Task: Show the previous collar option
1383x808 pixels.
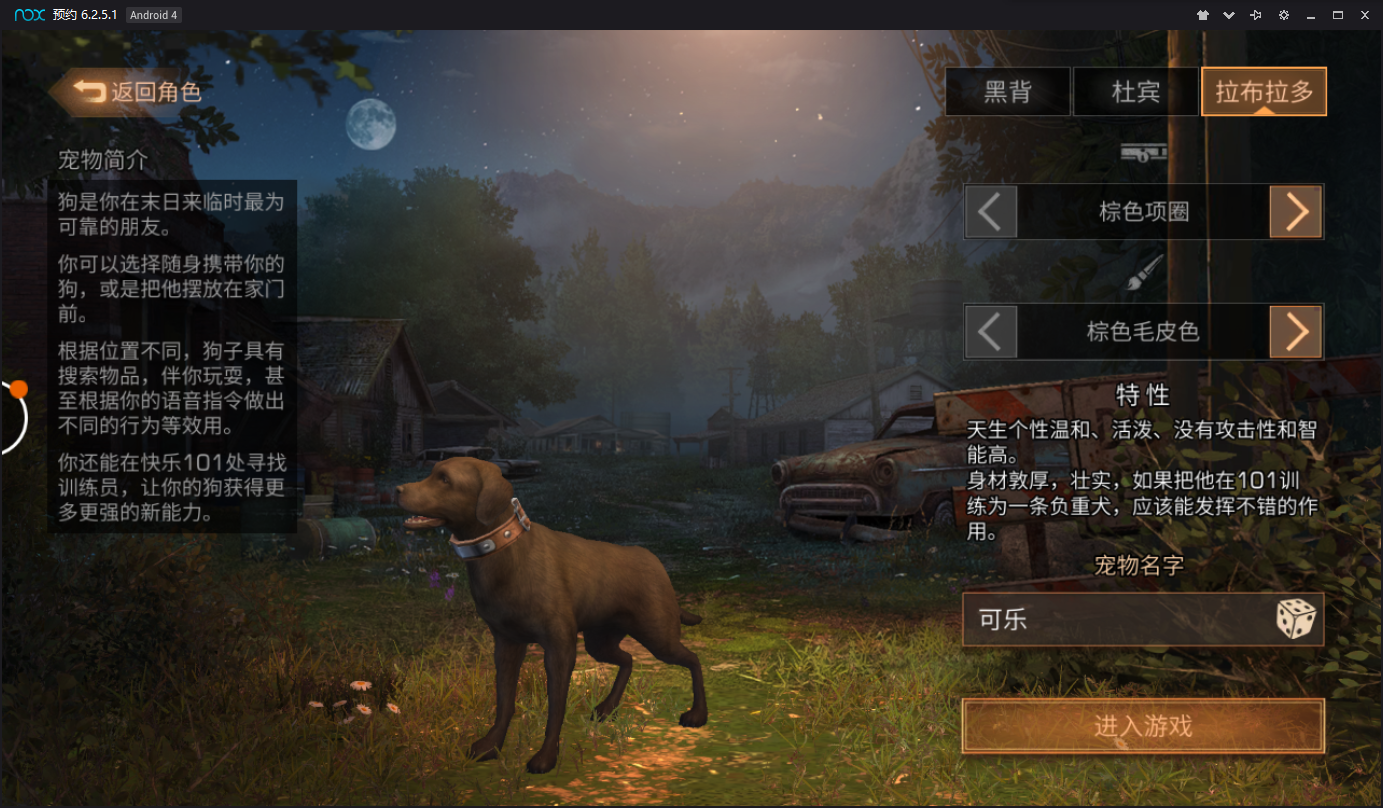Action: pos(990,212)
